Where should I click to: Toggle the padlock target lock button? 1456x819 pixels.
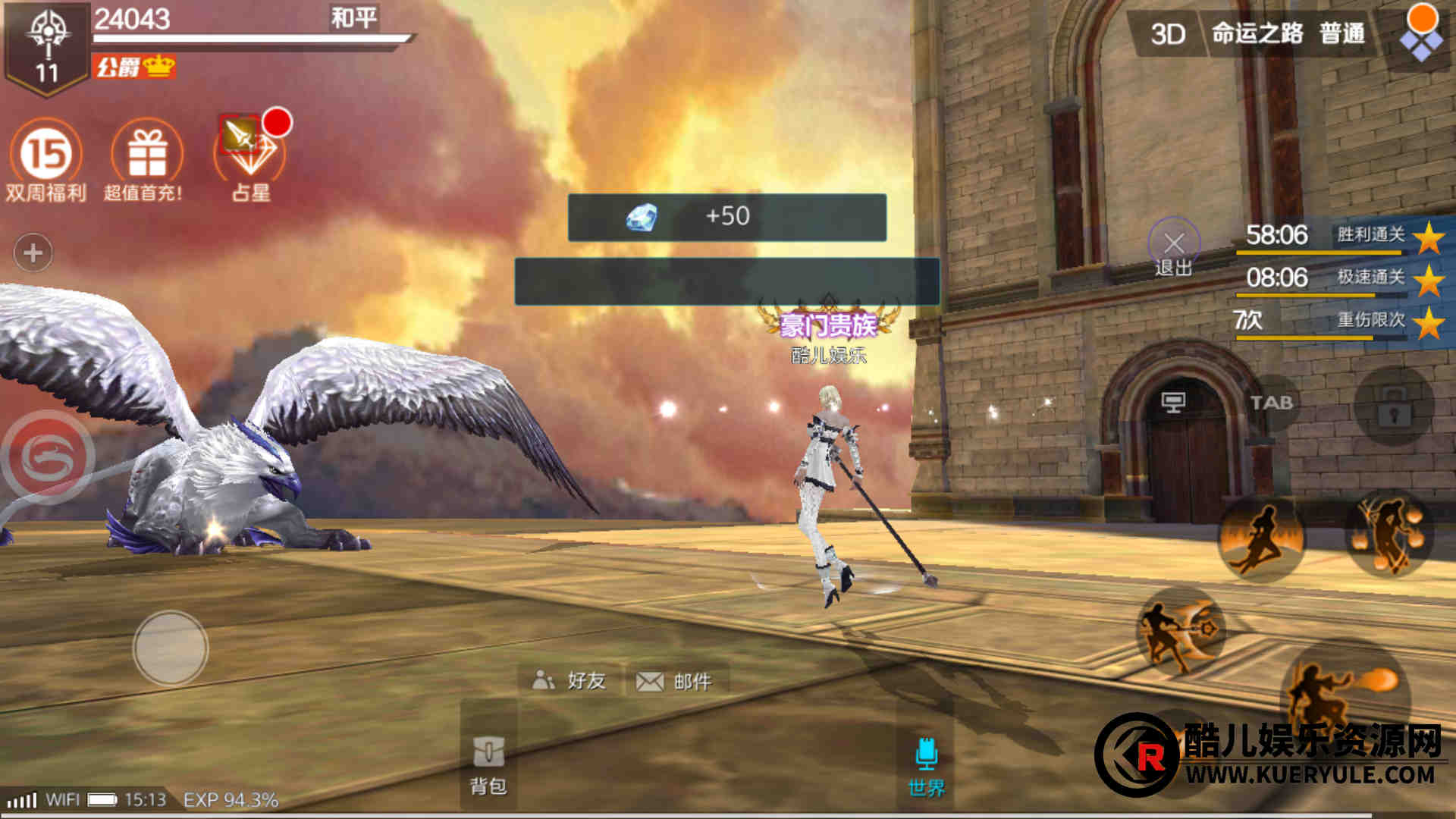[x=1394, y=407]
